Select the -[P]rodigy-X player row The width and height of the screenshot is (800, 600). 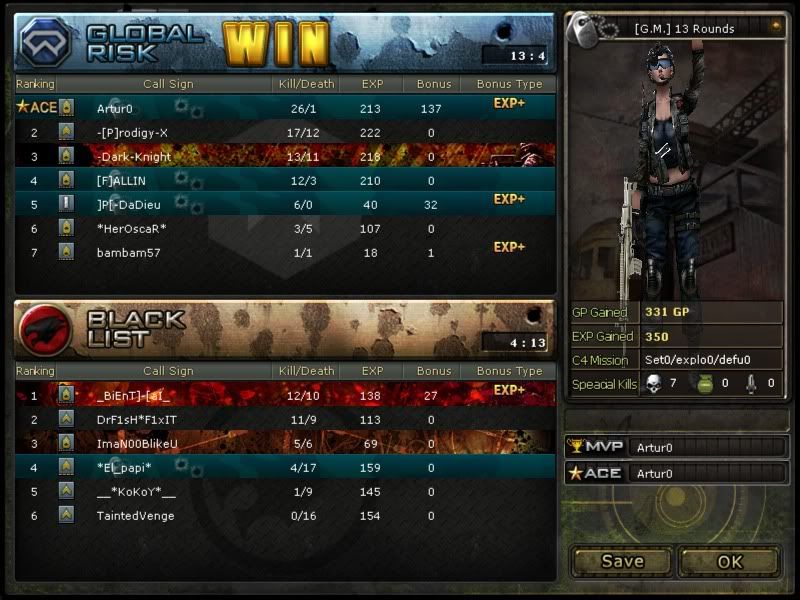[285, 132]
